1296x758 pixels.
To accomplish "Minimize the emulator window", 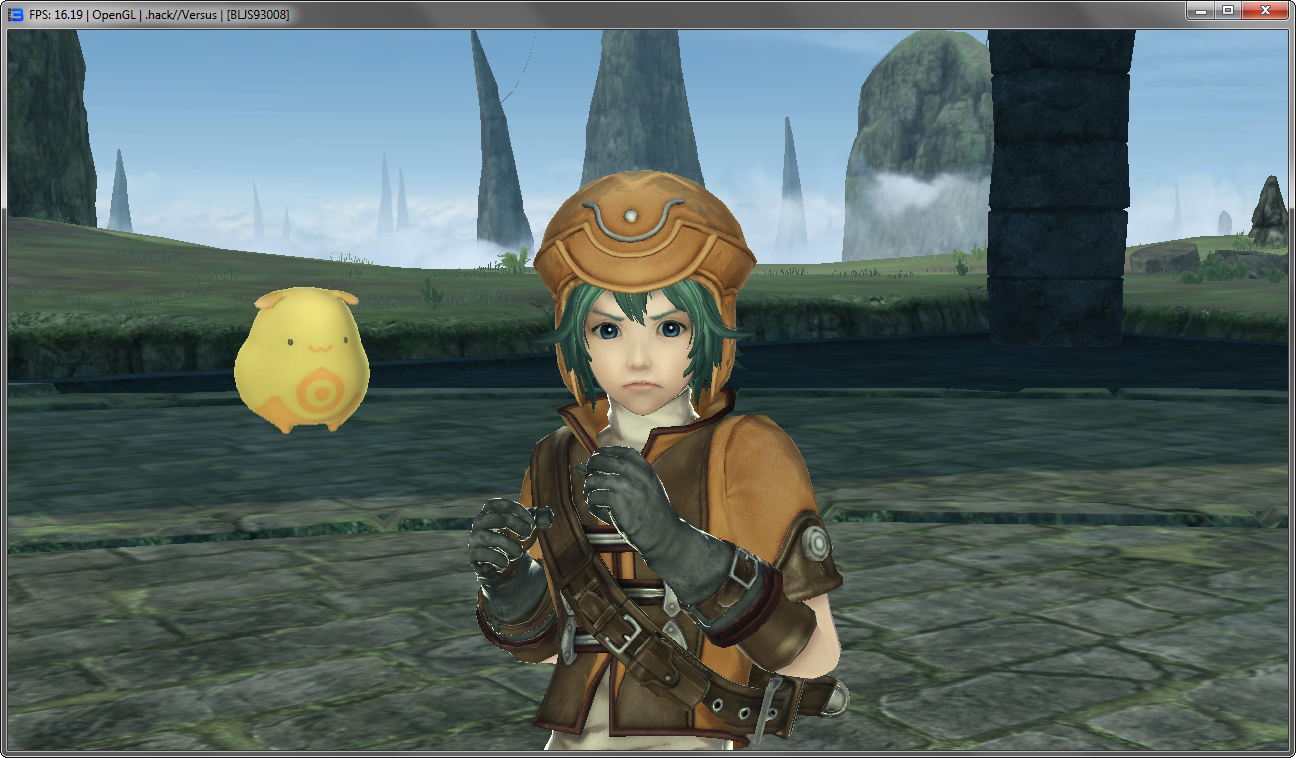I will pyautogui.click(x=1200, y=11).
